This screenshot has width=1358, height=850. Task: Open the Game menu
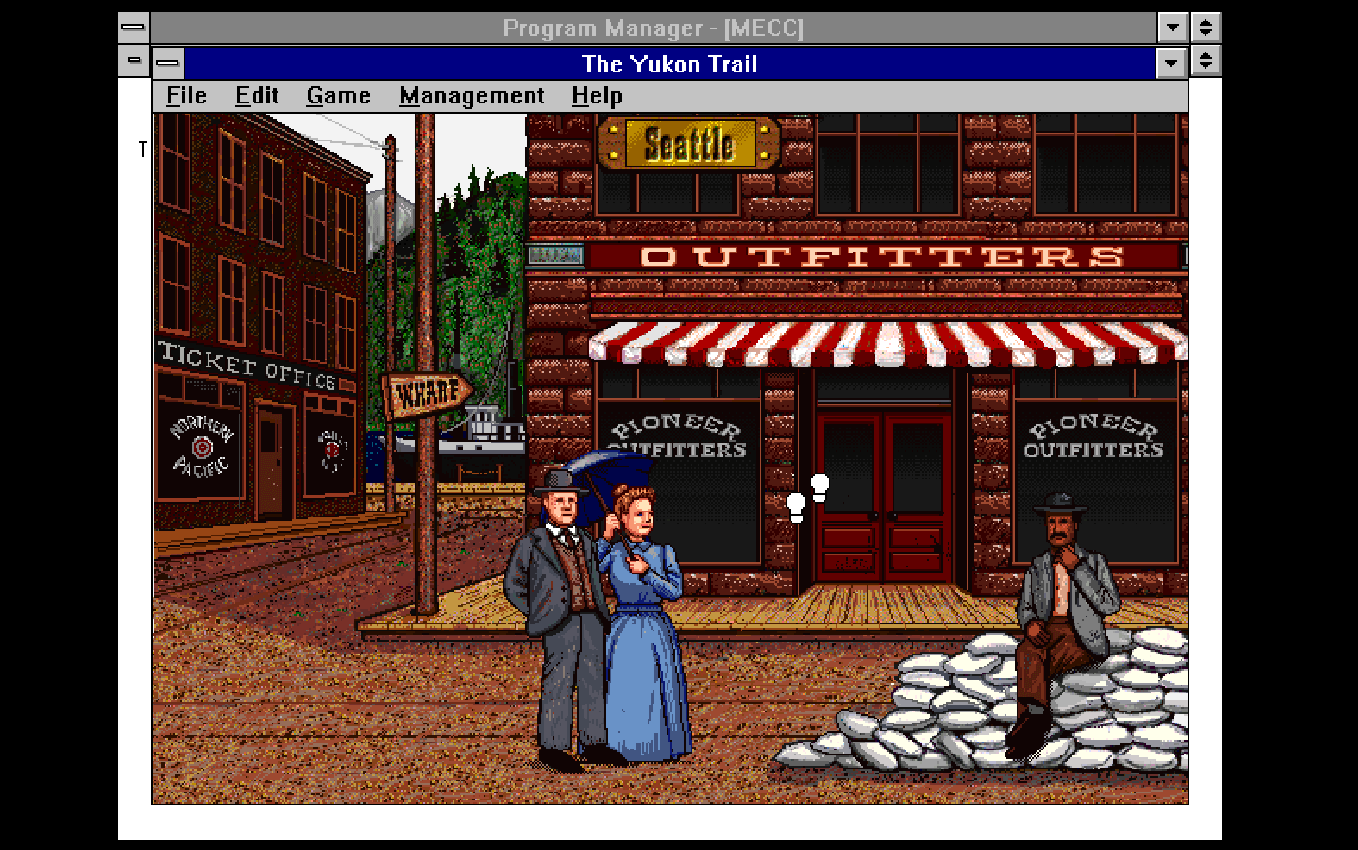click(x=337, y=95)
